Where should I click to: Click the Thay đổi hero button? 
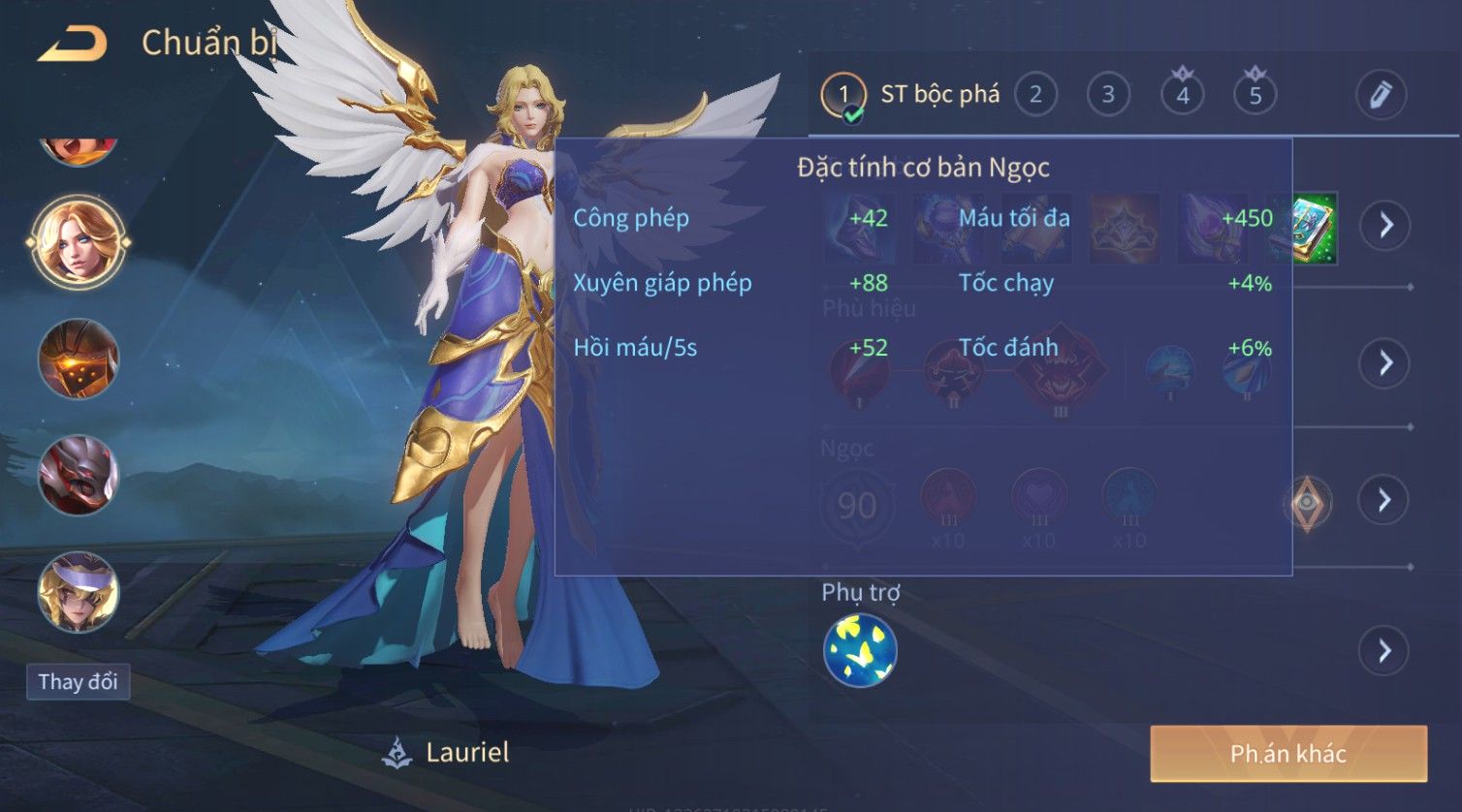pyautogui.click(x=78, y=682)
